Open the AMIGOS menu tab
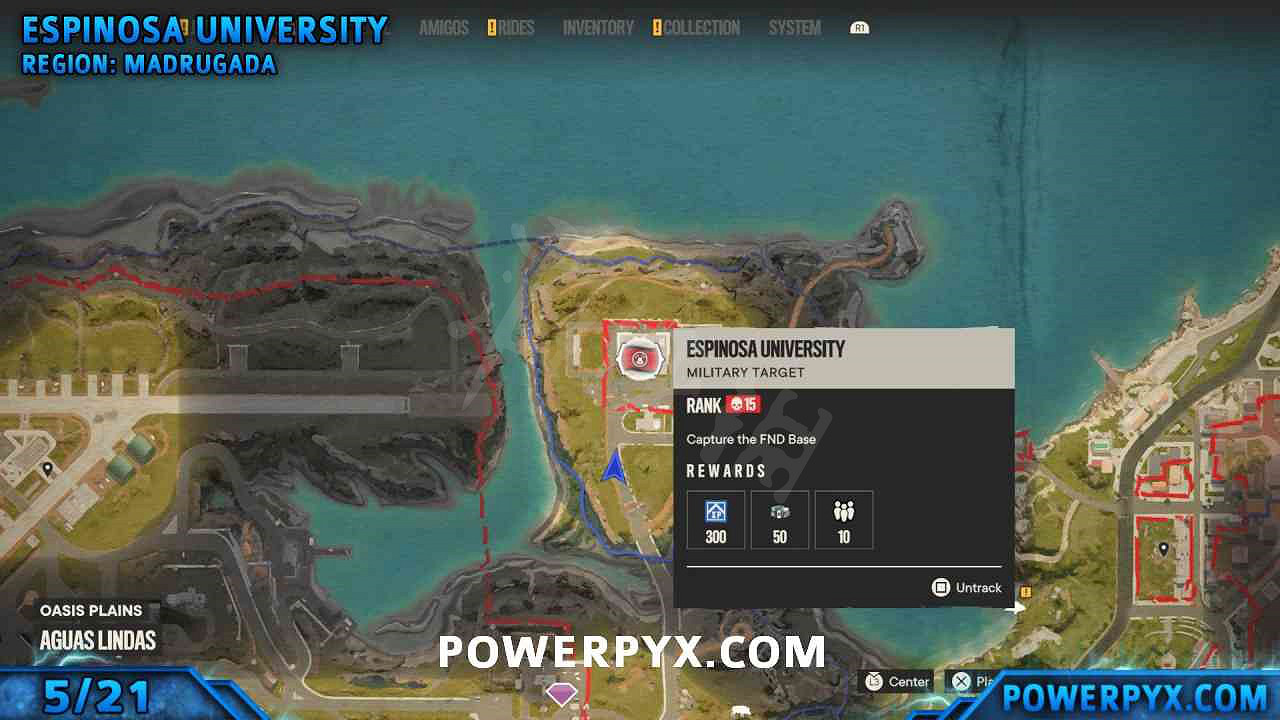Viewport: 1280px width, 720px height. [444, 28]
